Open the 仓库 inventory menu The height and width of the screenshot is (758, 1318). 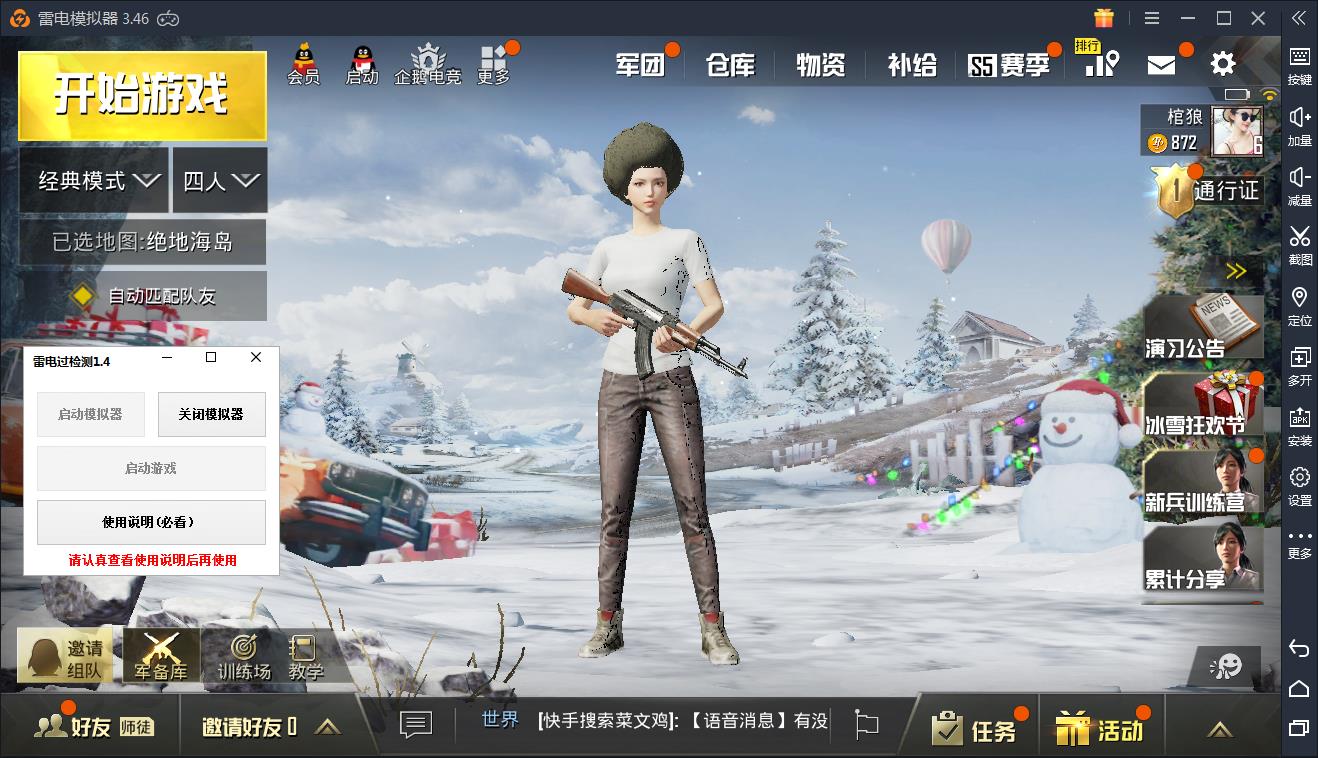[730, 66]
